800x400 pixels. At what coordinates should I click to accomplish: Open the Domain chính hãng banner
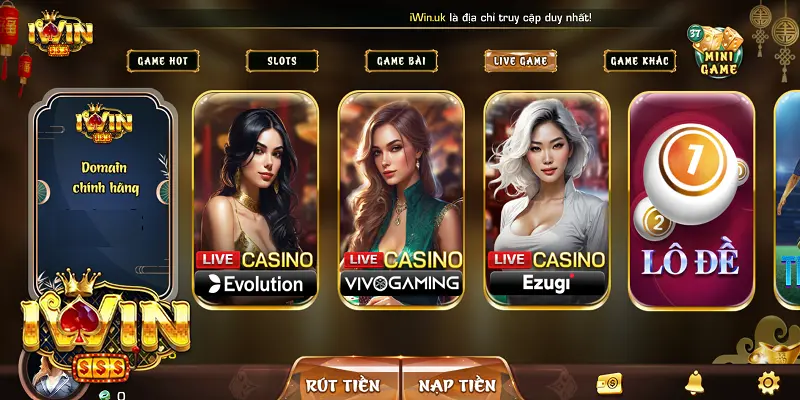pos(105,180)
